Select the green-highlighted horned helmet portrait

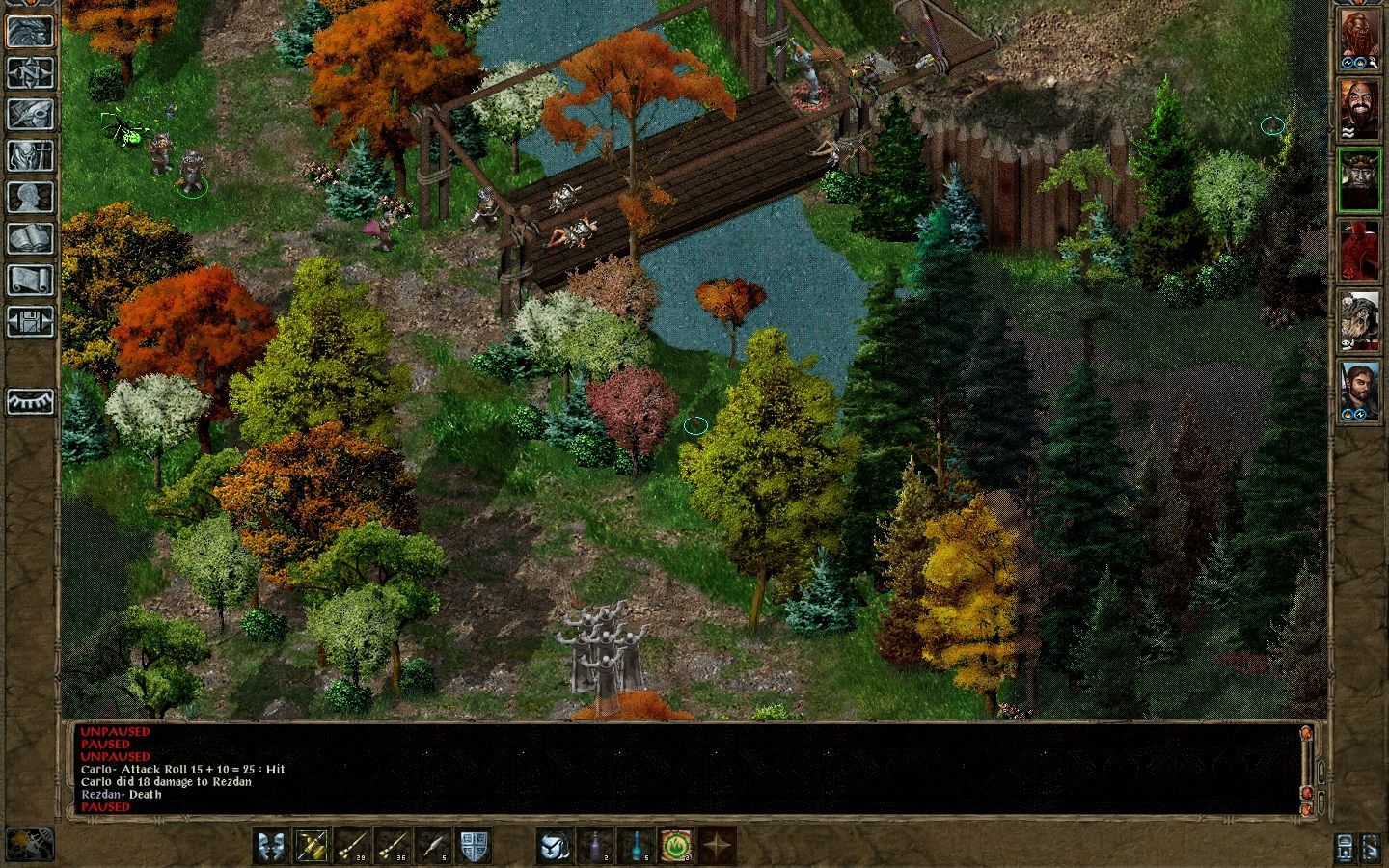(1360, 179)
